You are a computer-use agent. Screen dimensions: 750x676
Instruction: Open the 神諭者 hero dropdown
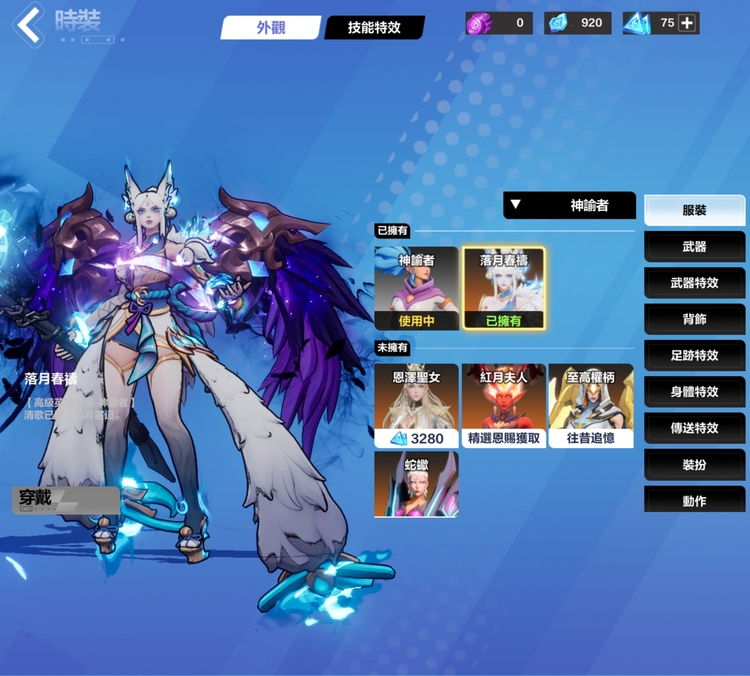(x=569, y=205)
